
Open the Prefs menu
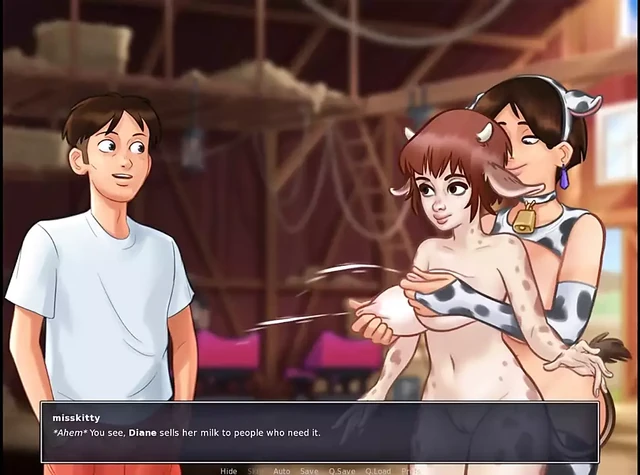pos(409,470)
